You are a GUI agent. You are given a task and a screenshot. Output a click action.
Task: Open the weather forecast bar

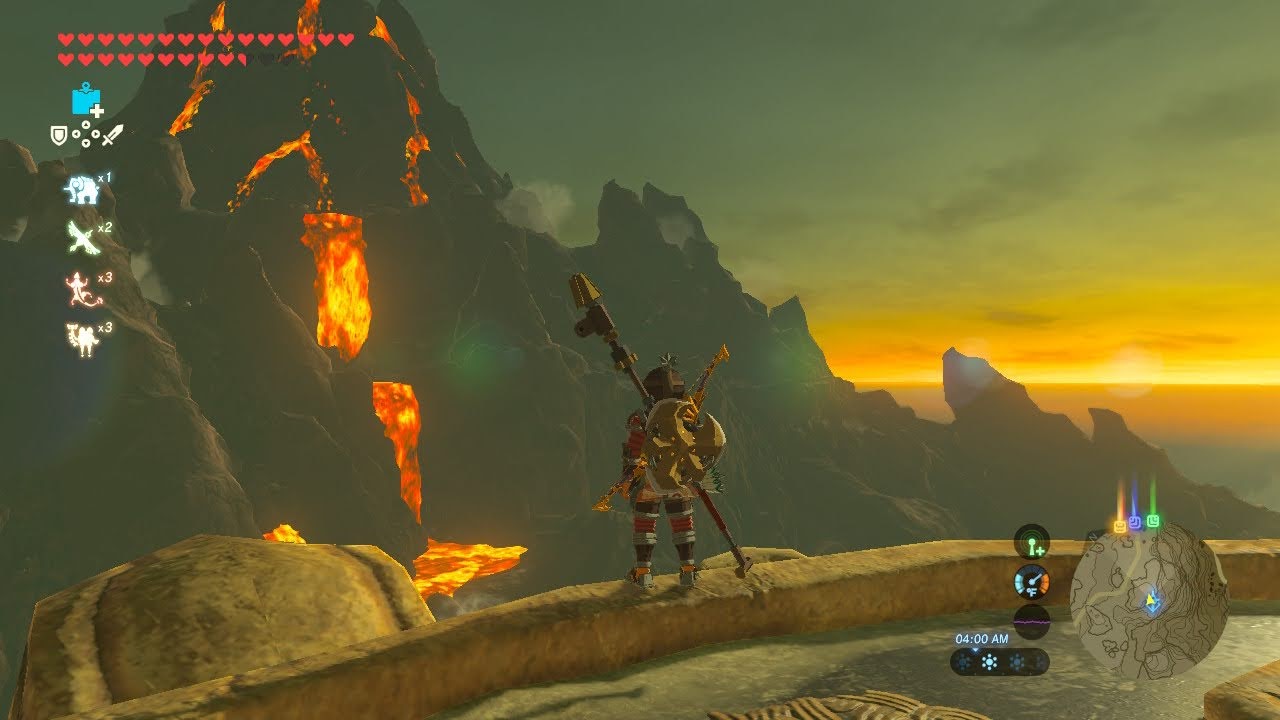click(x=999, y=662)
